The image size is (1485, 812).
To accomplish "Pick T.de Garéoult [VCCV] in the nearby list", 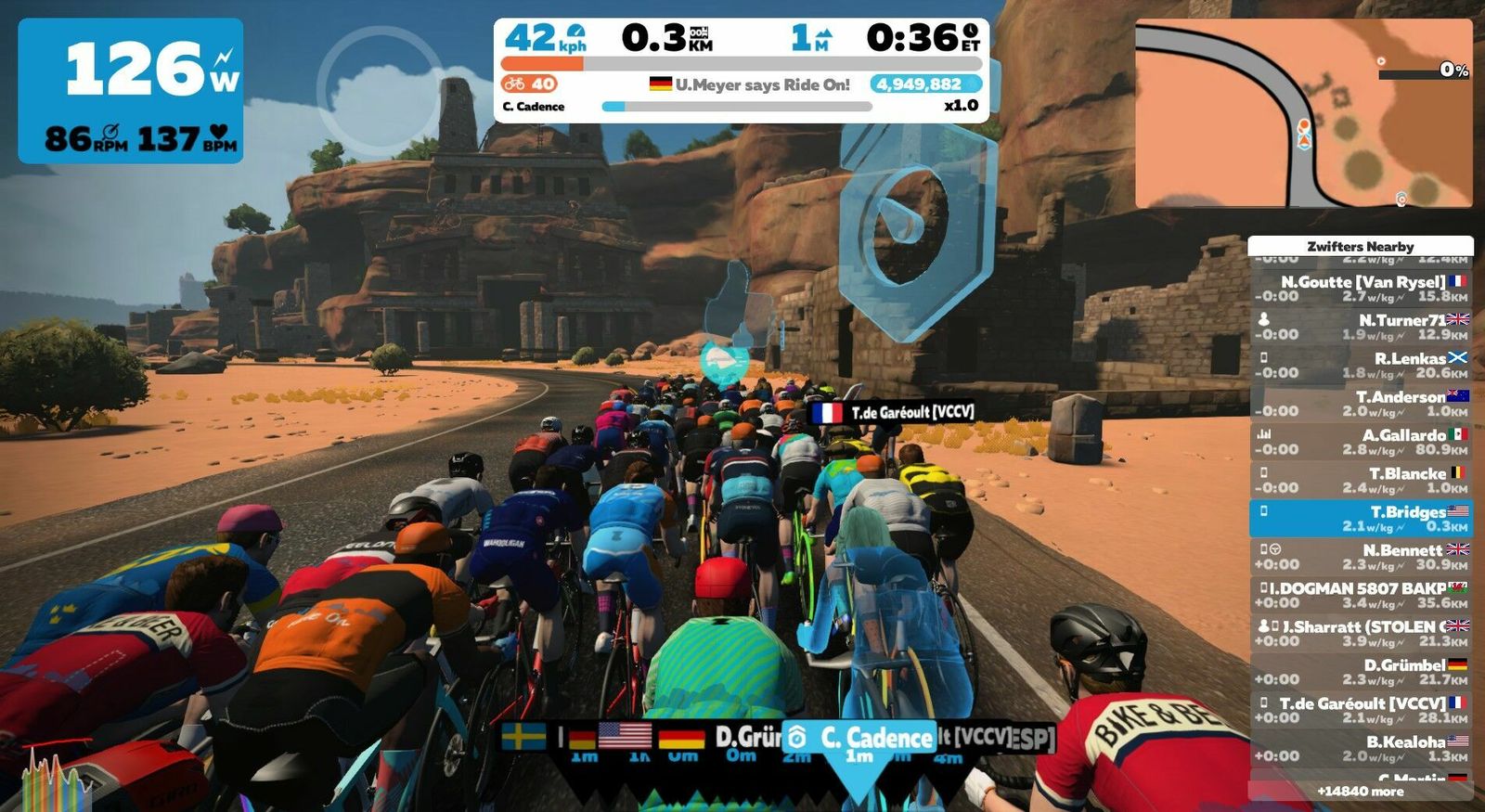I will [1361, 710].
